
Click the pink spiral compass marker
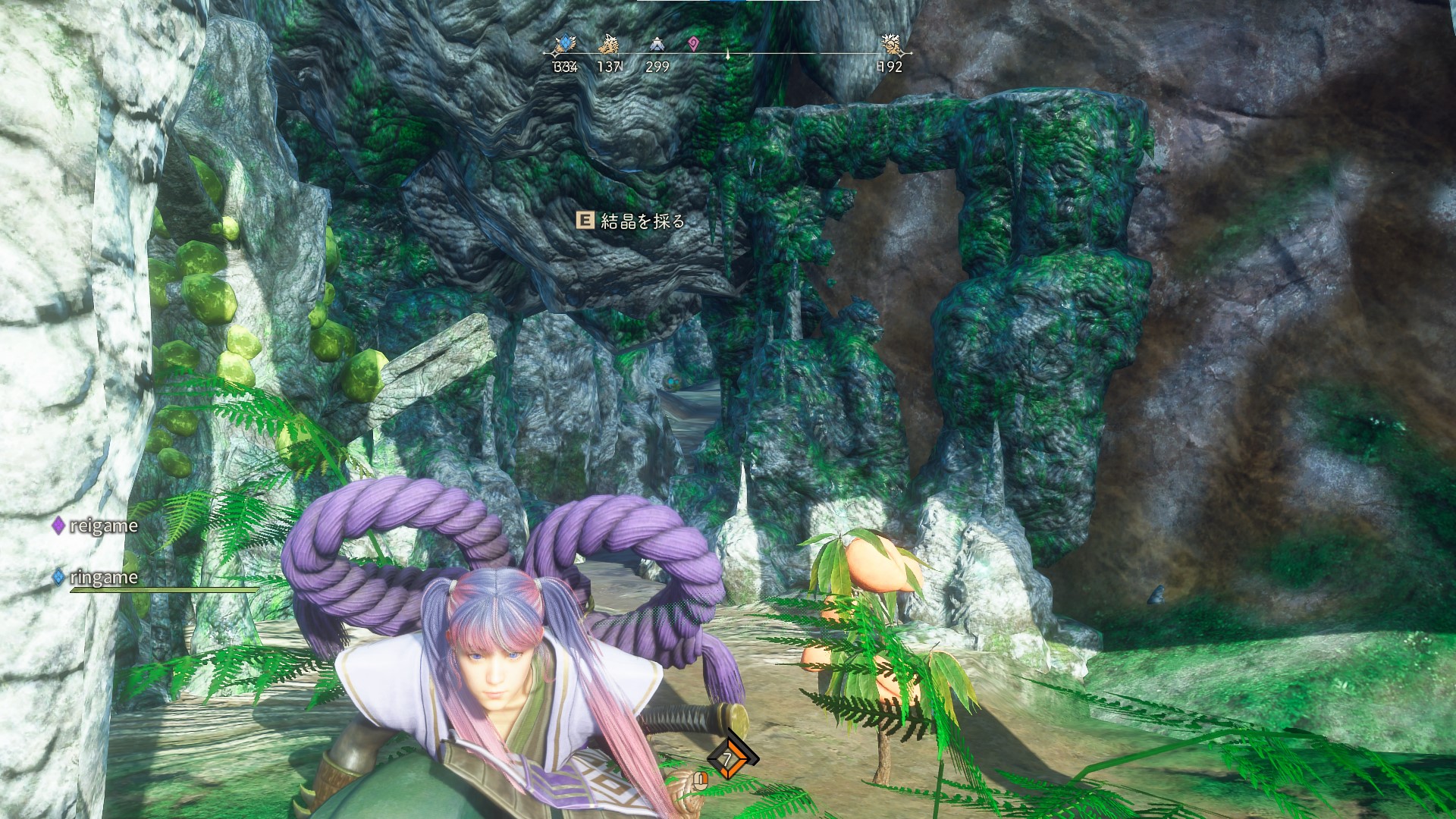694,45
